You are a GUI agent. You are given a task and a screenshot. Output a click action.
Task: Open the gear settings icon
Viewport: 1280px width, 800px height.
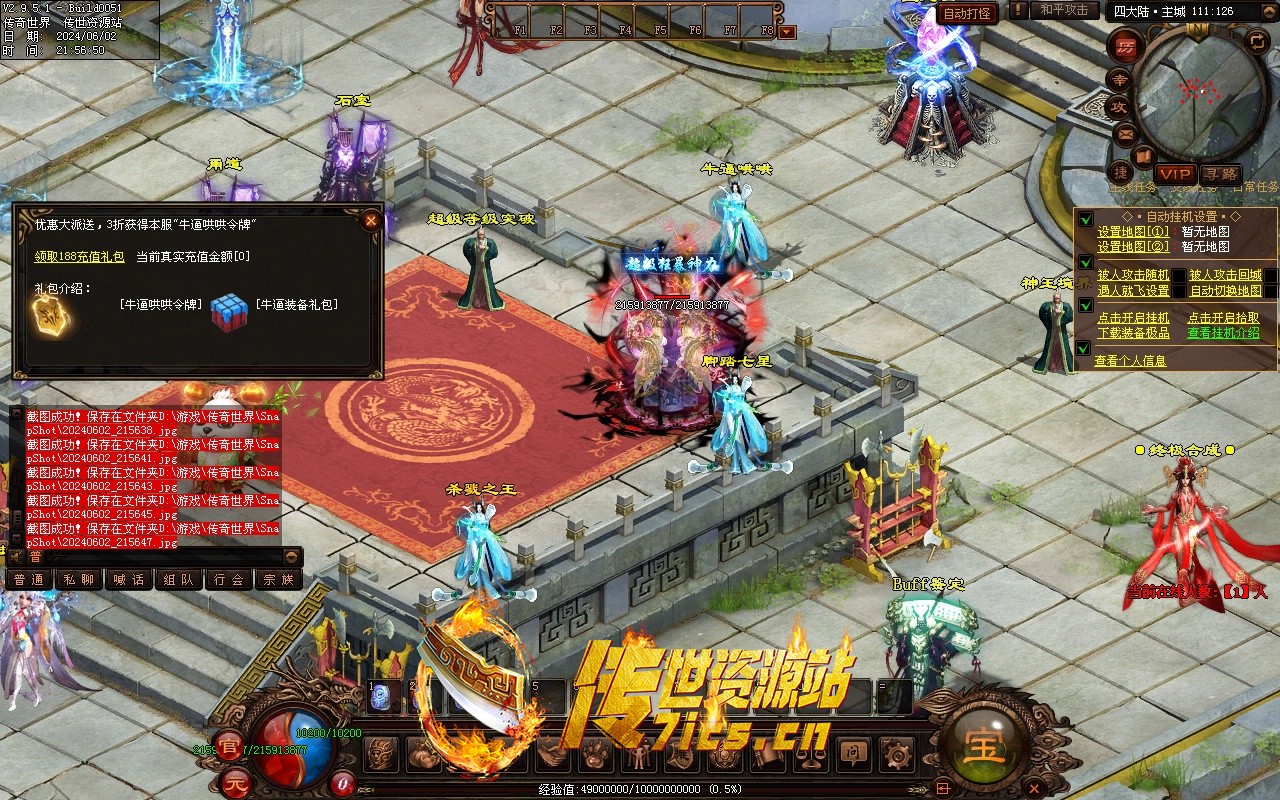point(897,754)
